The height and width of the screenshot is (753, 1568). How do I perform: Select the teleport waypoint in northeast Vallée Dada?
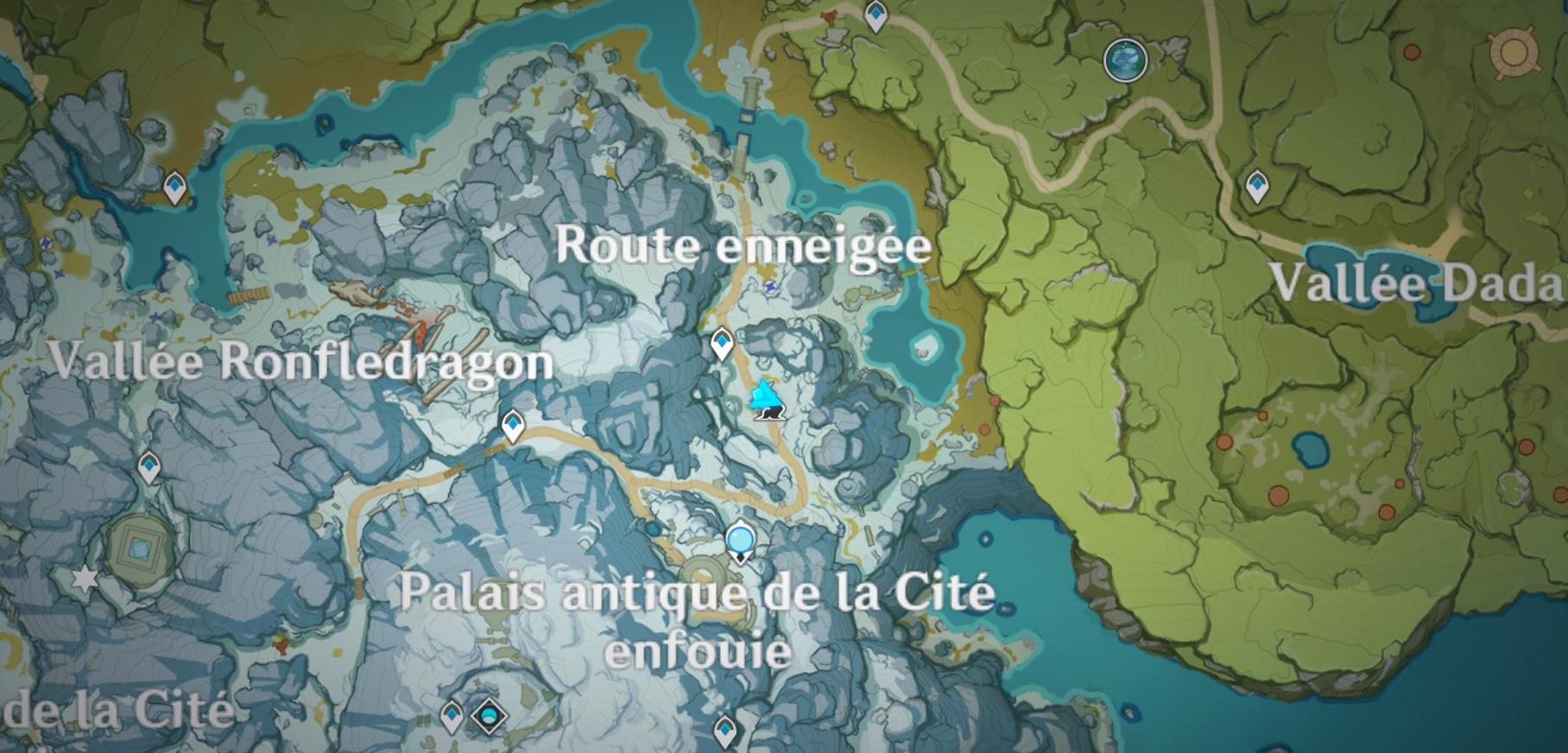(x=1256, y=187)
